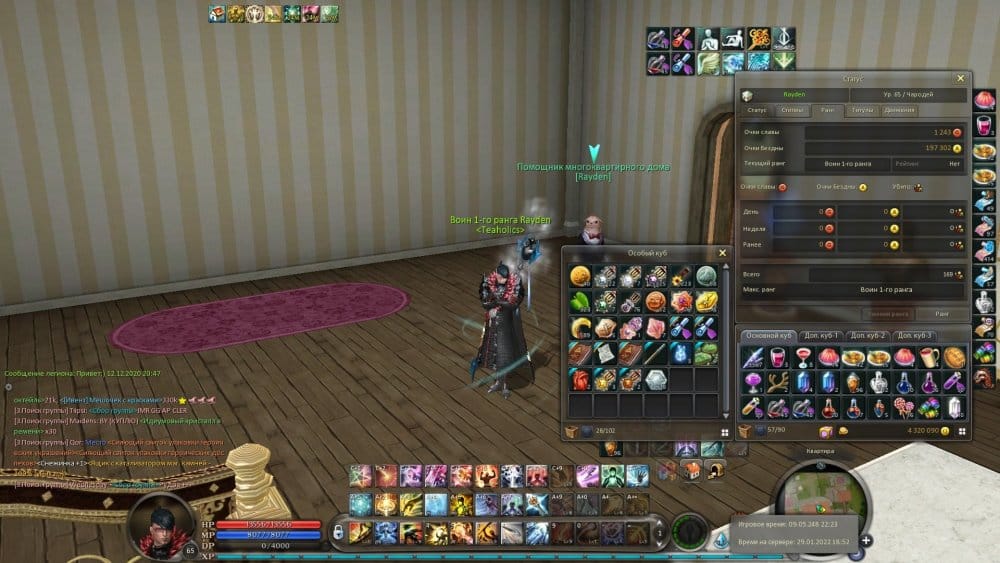
Task: Open the Титулы tab
Action: [861, 110]
